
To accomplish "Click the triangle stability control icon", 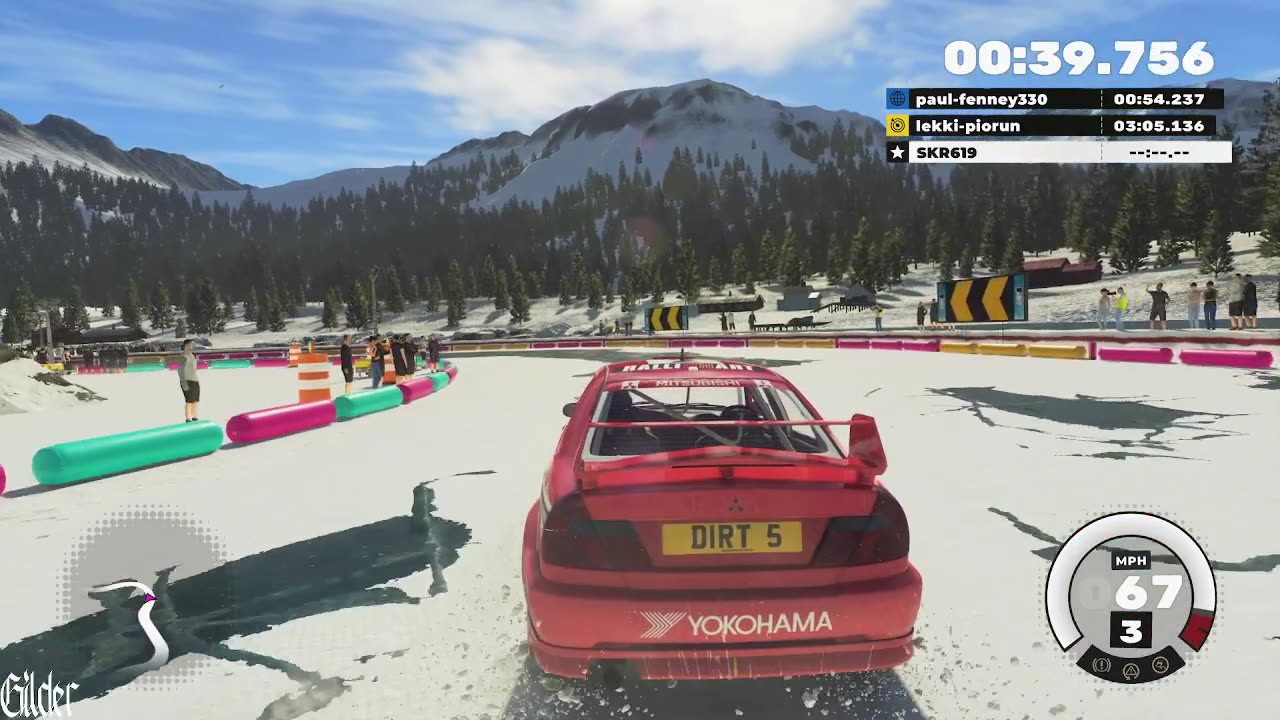I will click(1131, 669).
